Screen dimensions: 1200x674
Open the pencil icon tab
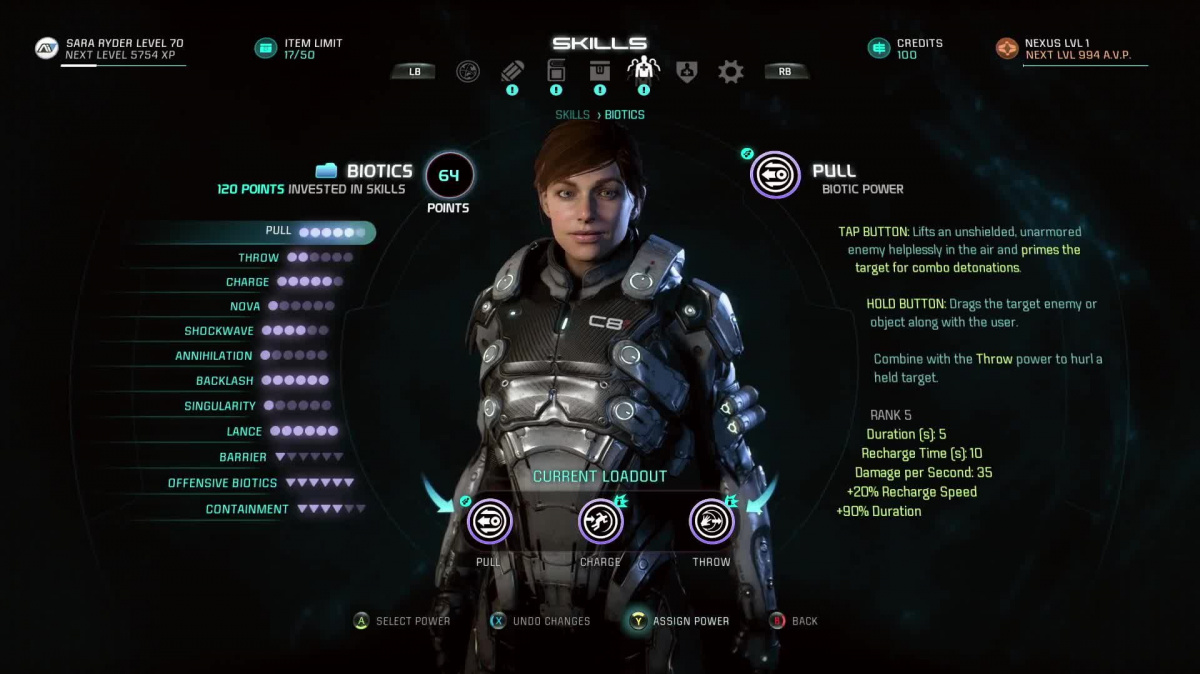(x=512, y=71)
